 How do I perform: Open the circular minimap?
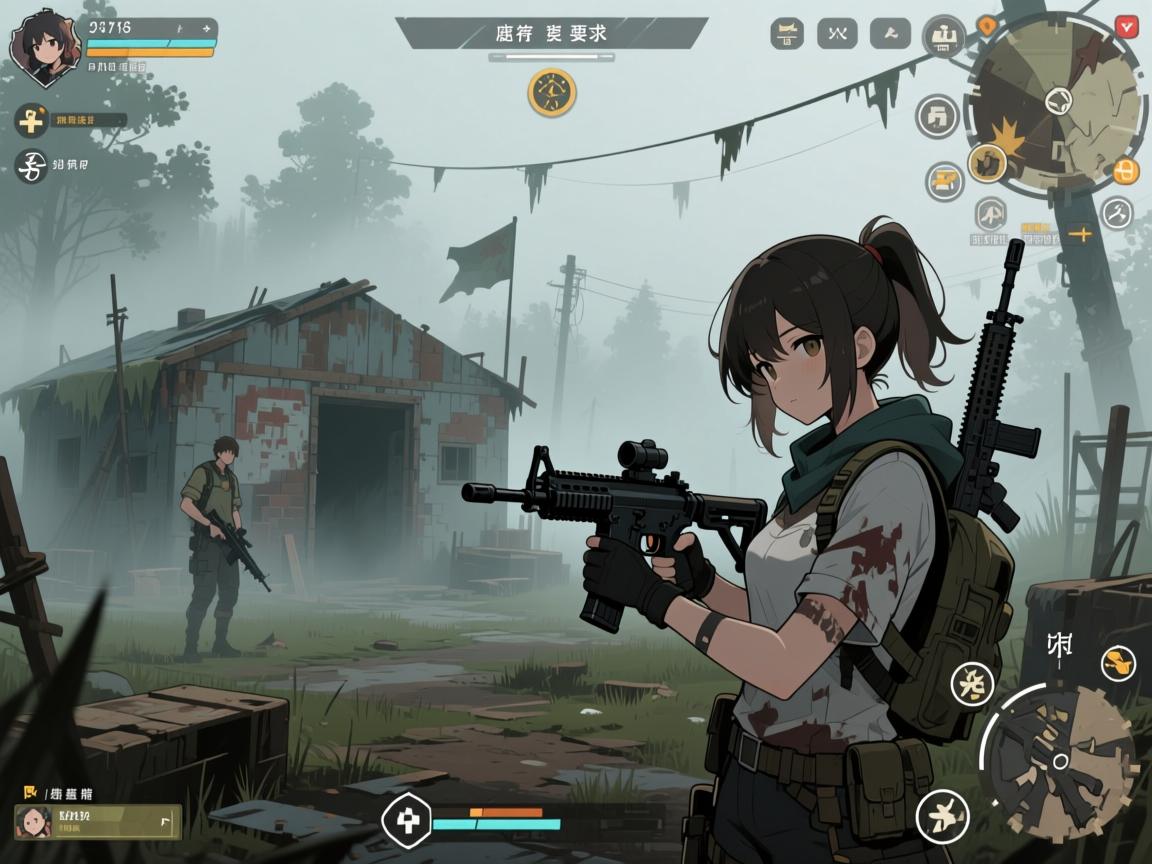point(1056,100)
